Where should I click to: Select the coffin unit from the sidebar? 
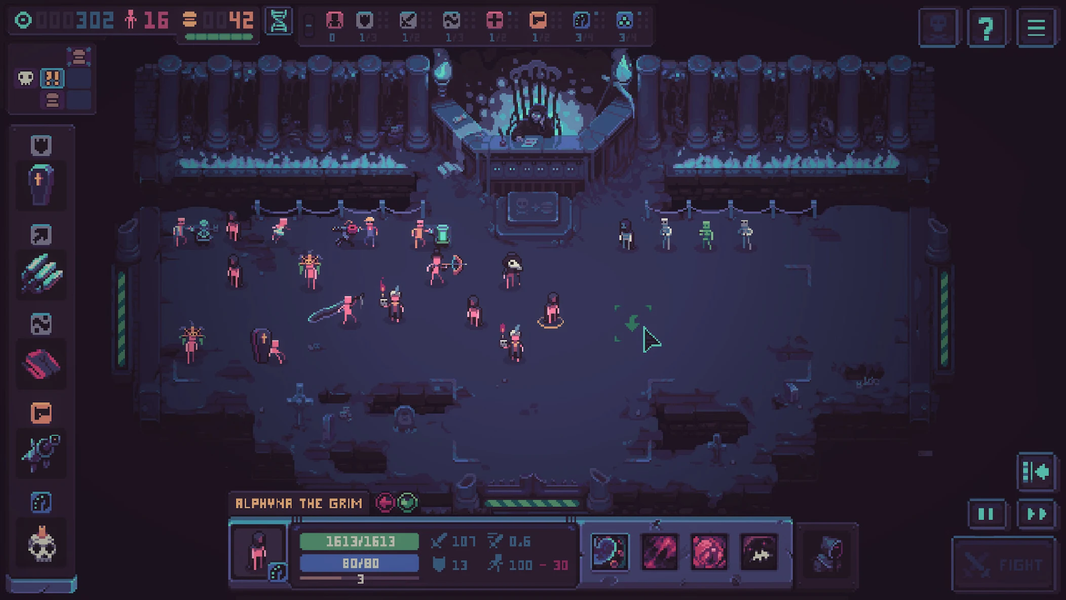click(x=41, y=185)
